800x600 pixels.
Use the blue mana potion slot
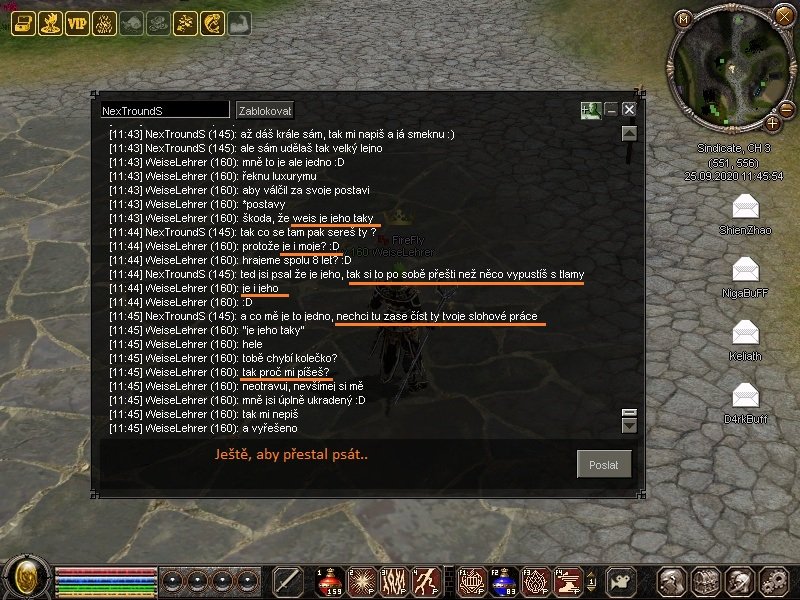tap(505, 581)
